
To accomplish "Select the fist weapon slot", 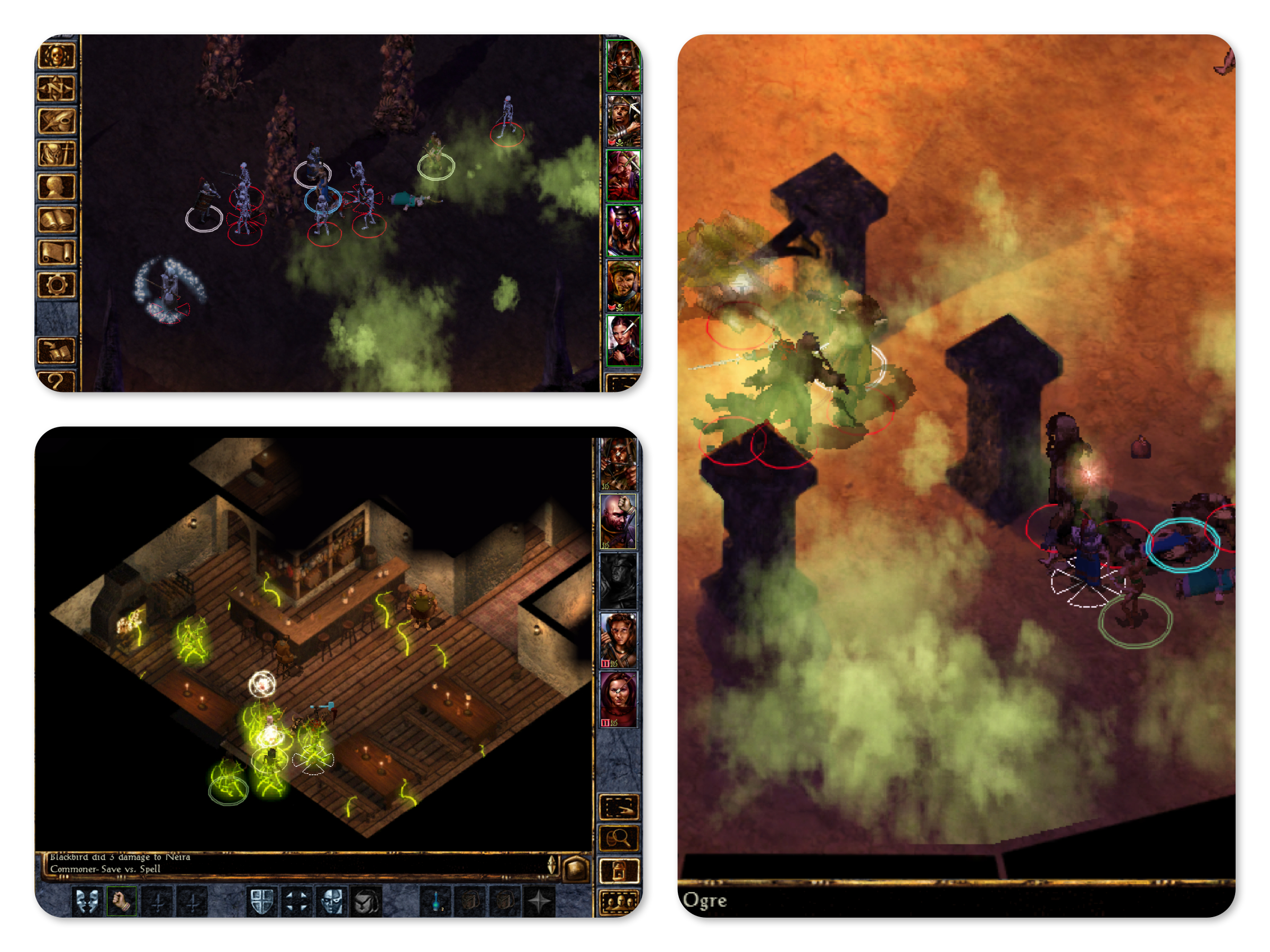I will 122,901.
